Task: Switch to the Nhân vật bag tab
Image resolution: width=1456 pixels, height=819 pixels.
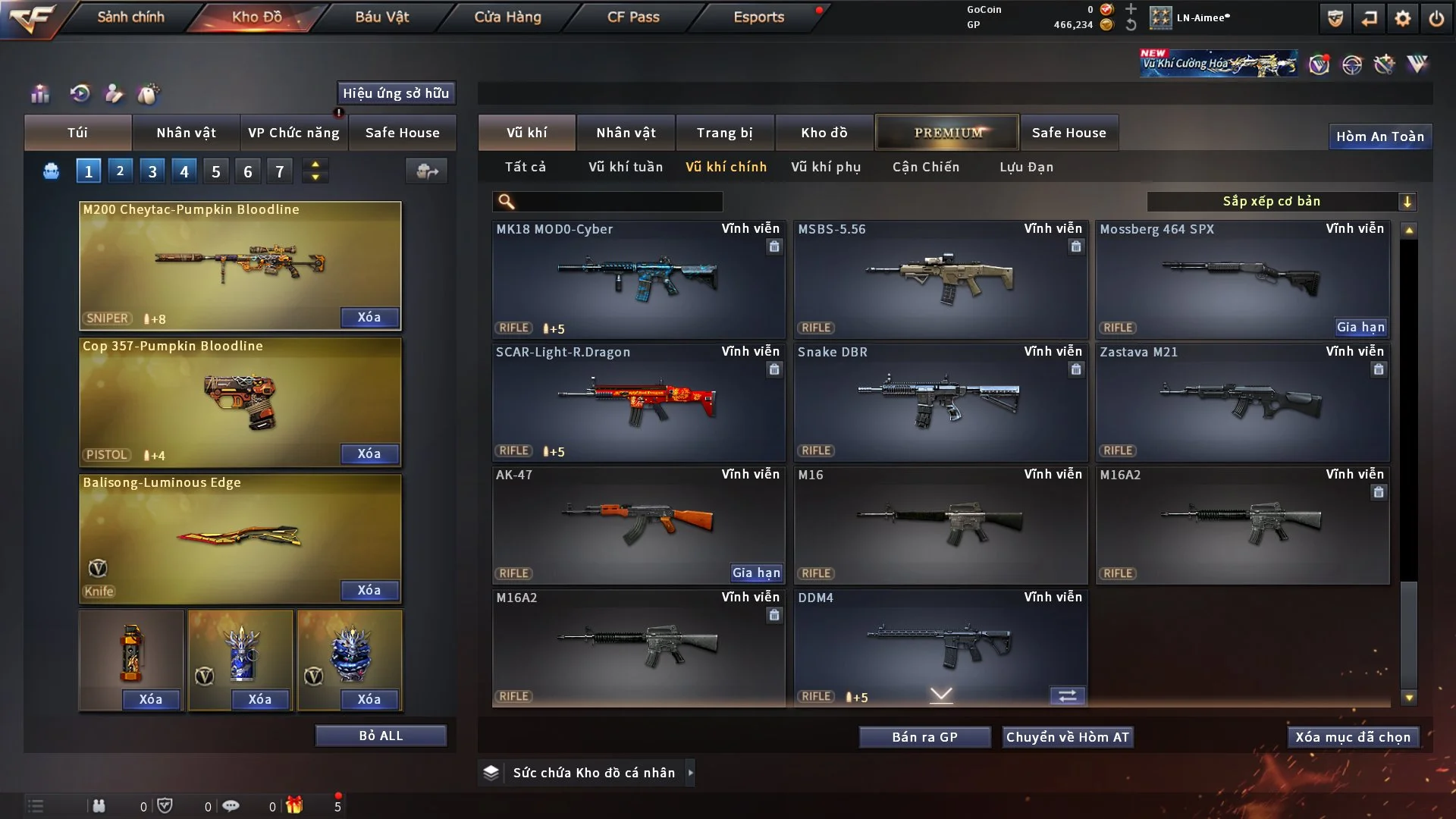Action: [x=186, y=133]
